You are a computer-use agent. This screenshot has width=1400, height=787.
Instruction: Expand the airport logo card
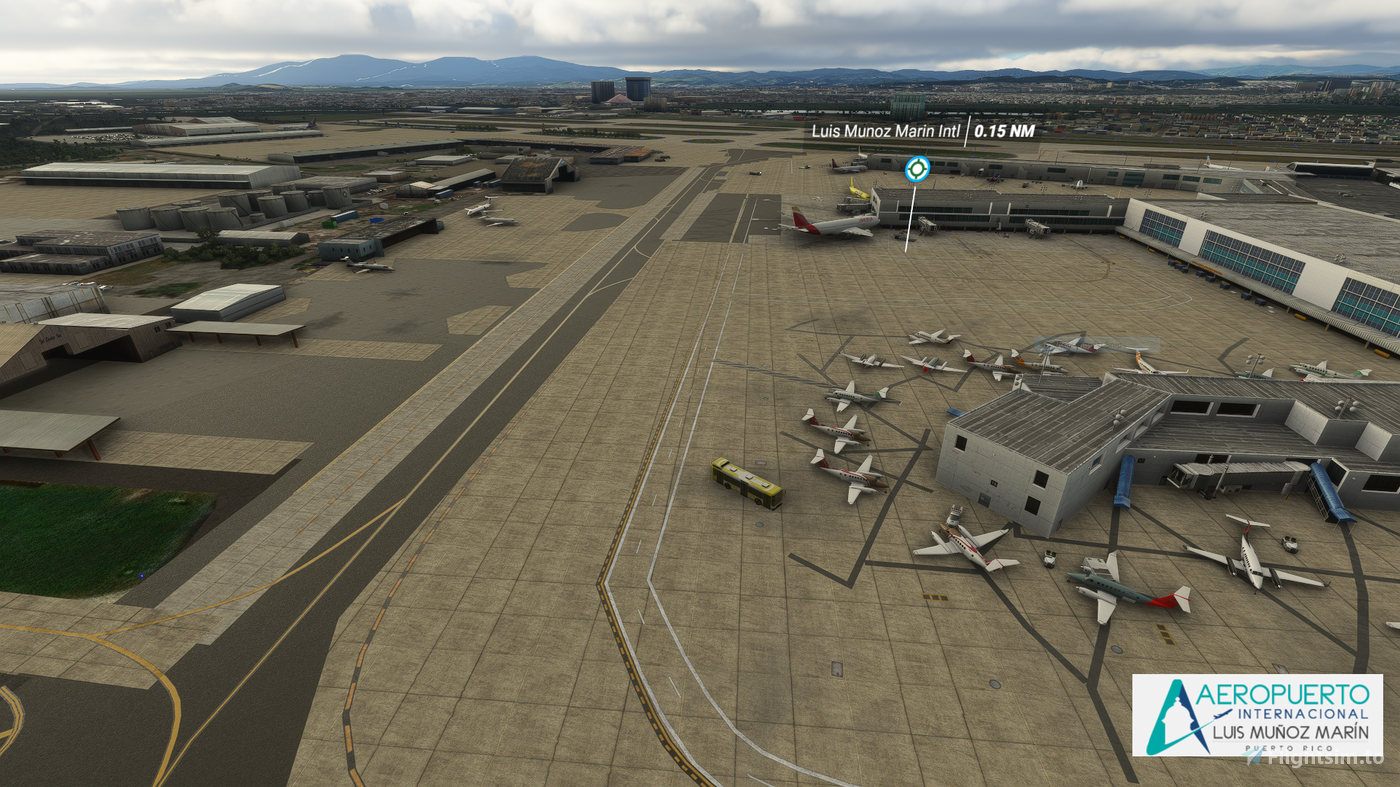[1258, 717]
